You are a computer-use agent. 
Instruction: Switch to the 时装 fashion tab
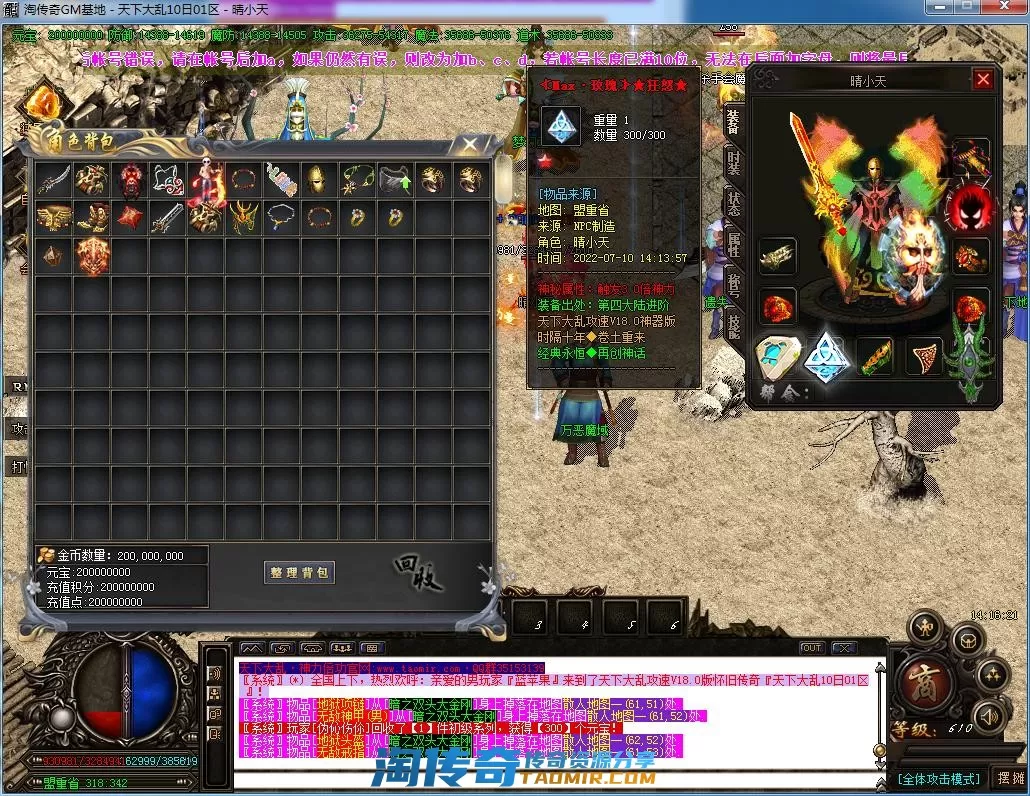pyautogui.click(x=734, y=164)
